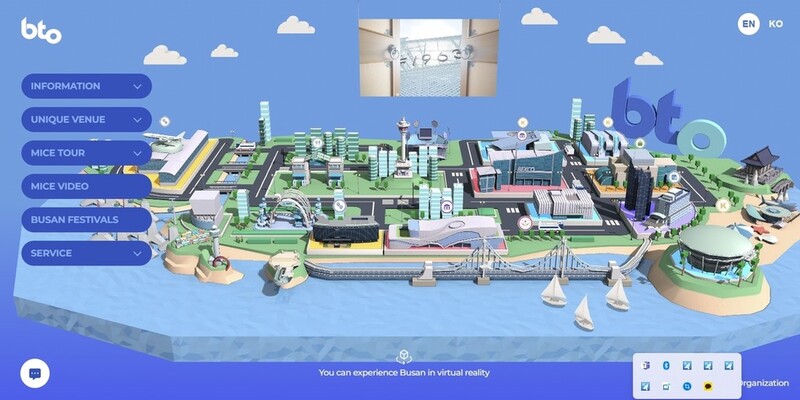Viewport: 800px width, 400px height.
Task: Select the BUSAN FESTIVALS menu entry
Action: coord(85,219)
